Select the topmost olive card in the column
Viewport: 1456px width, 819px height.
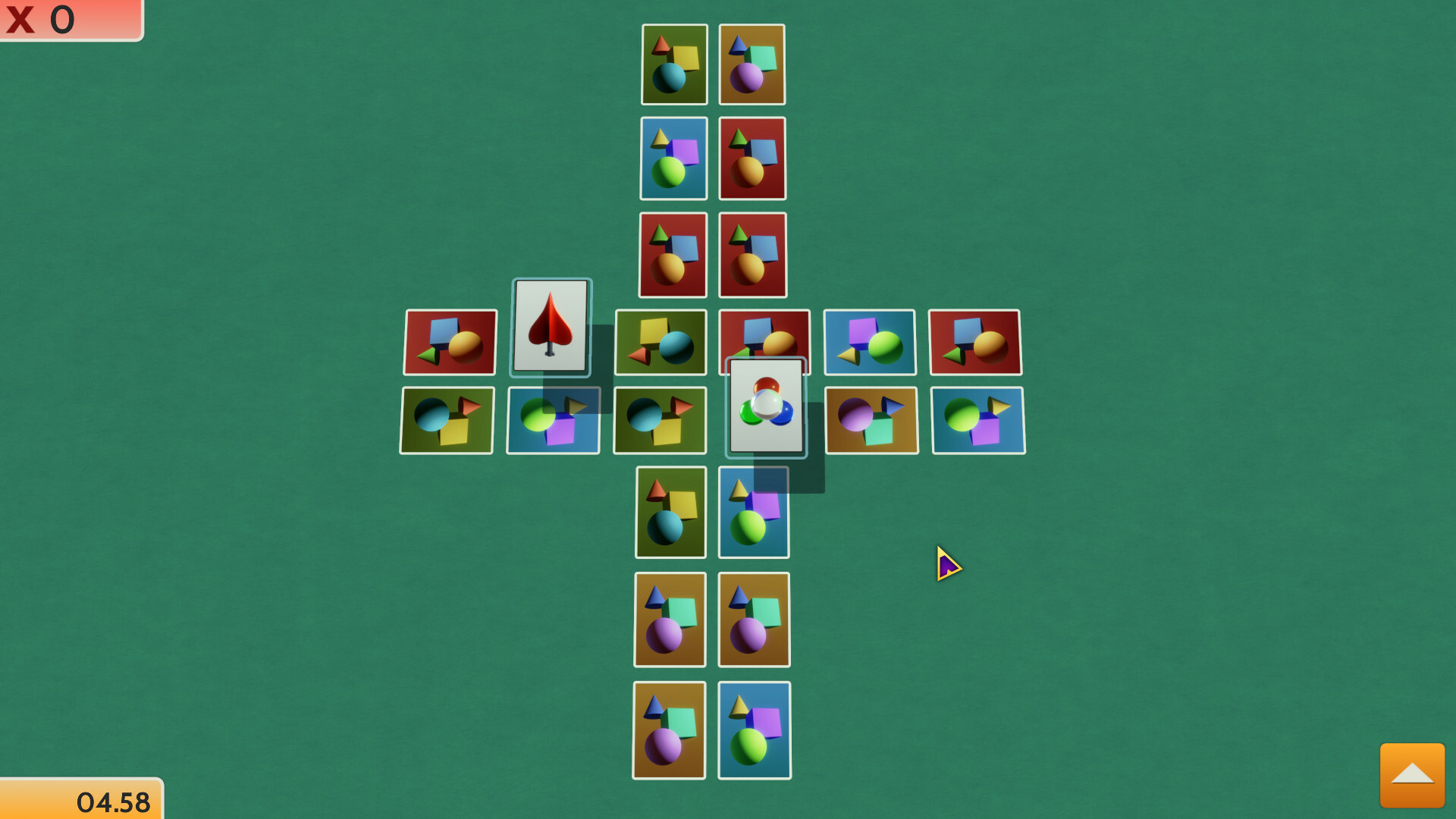tap(673, 64)
